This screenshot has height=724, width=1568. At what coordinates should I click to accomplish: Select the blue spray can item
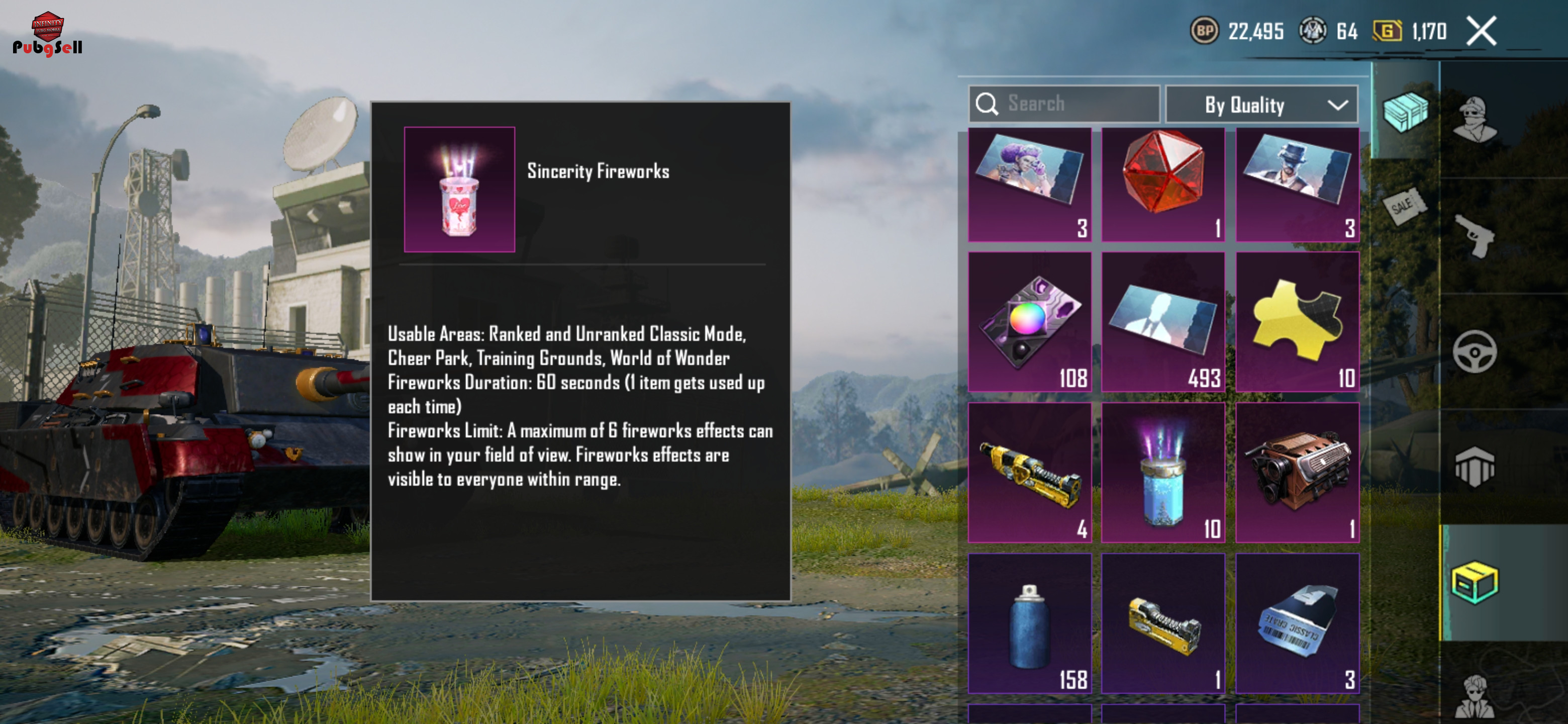(1029, 623)
